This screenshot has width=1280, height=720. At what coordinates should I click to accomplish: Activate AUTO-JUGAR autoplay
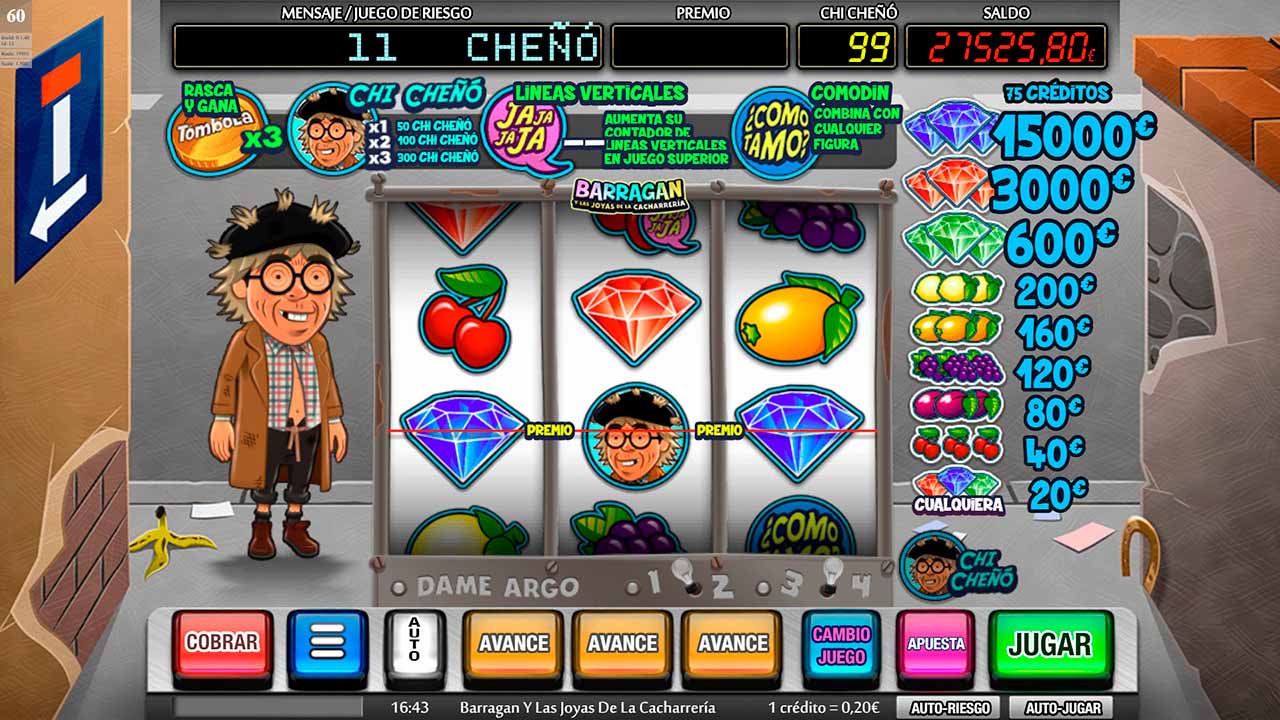(1061, 707)
